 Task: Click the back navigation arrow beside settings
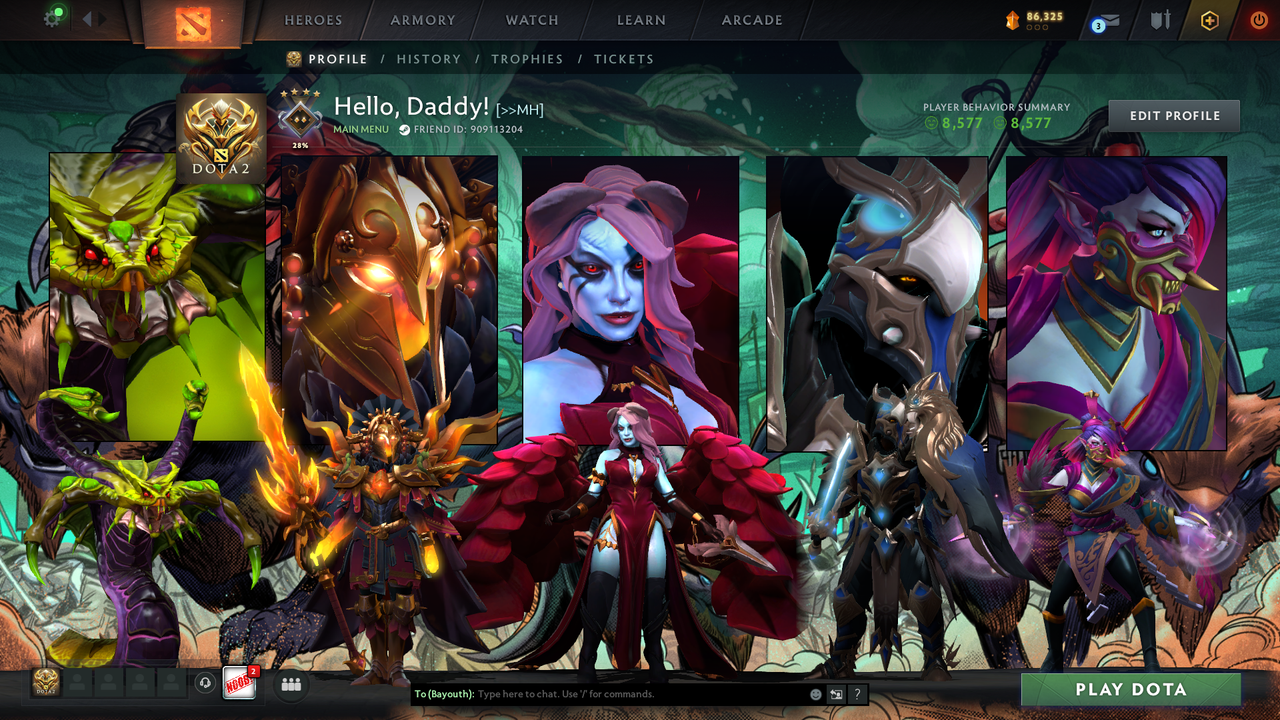[x=88, y=17]
